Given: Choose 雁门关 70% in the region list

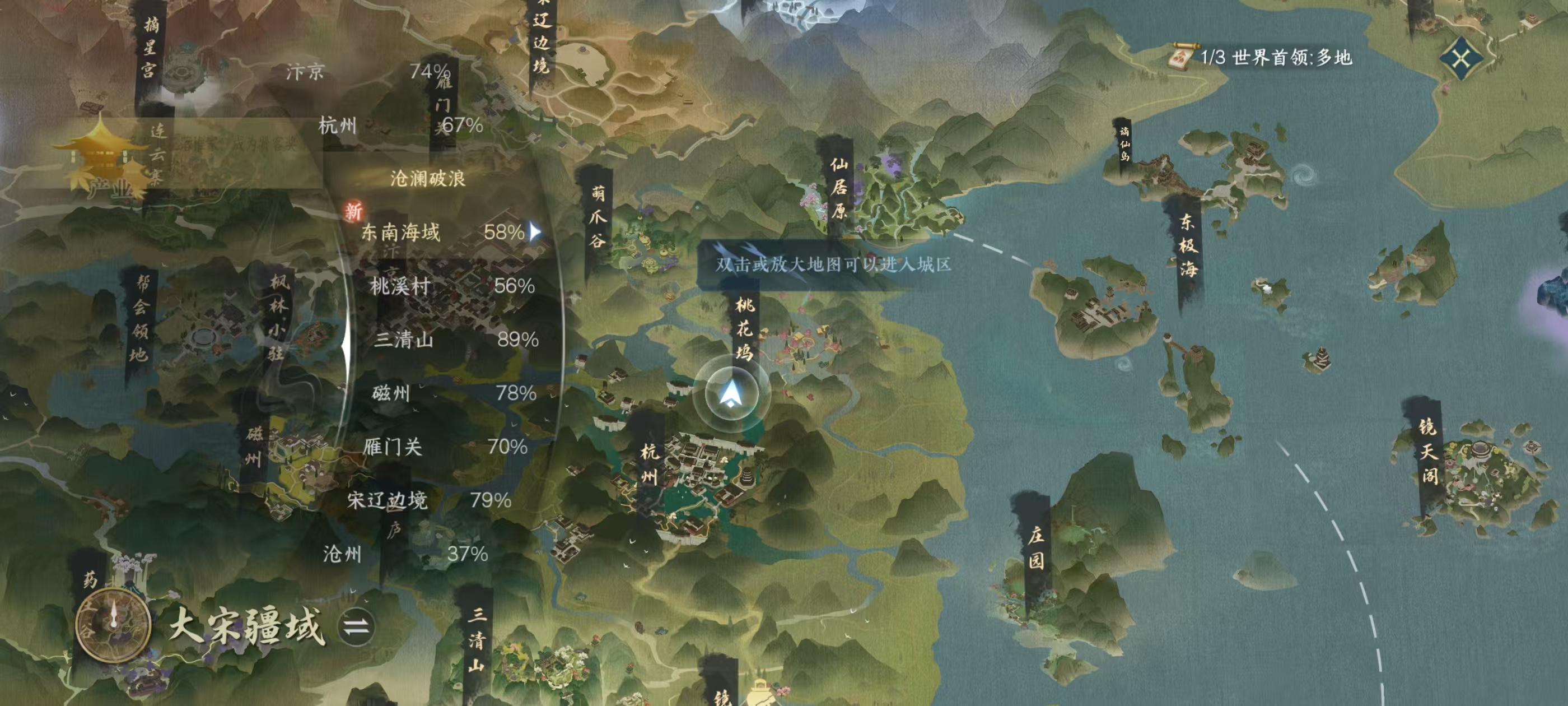Looking at the screenshot, I should click(x=444, y=447).
